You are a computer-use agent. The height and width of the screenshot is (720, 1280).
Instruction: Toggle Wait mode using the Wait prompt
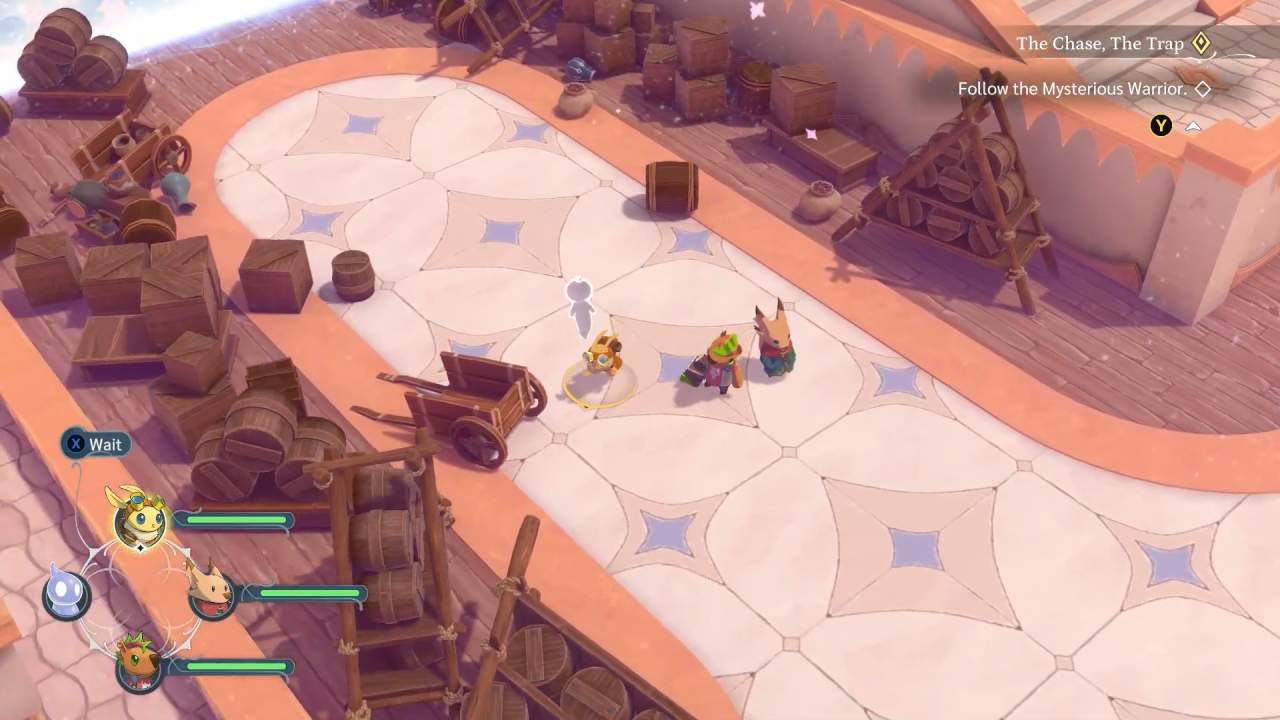pyautogui.click(x=95, y=444)
